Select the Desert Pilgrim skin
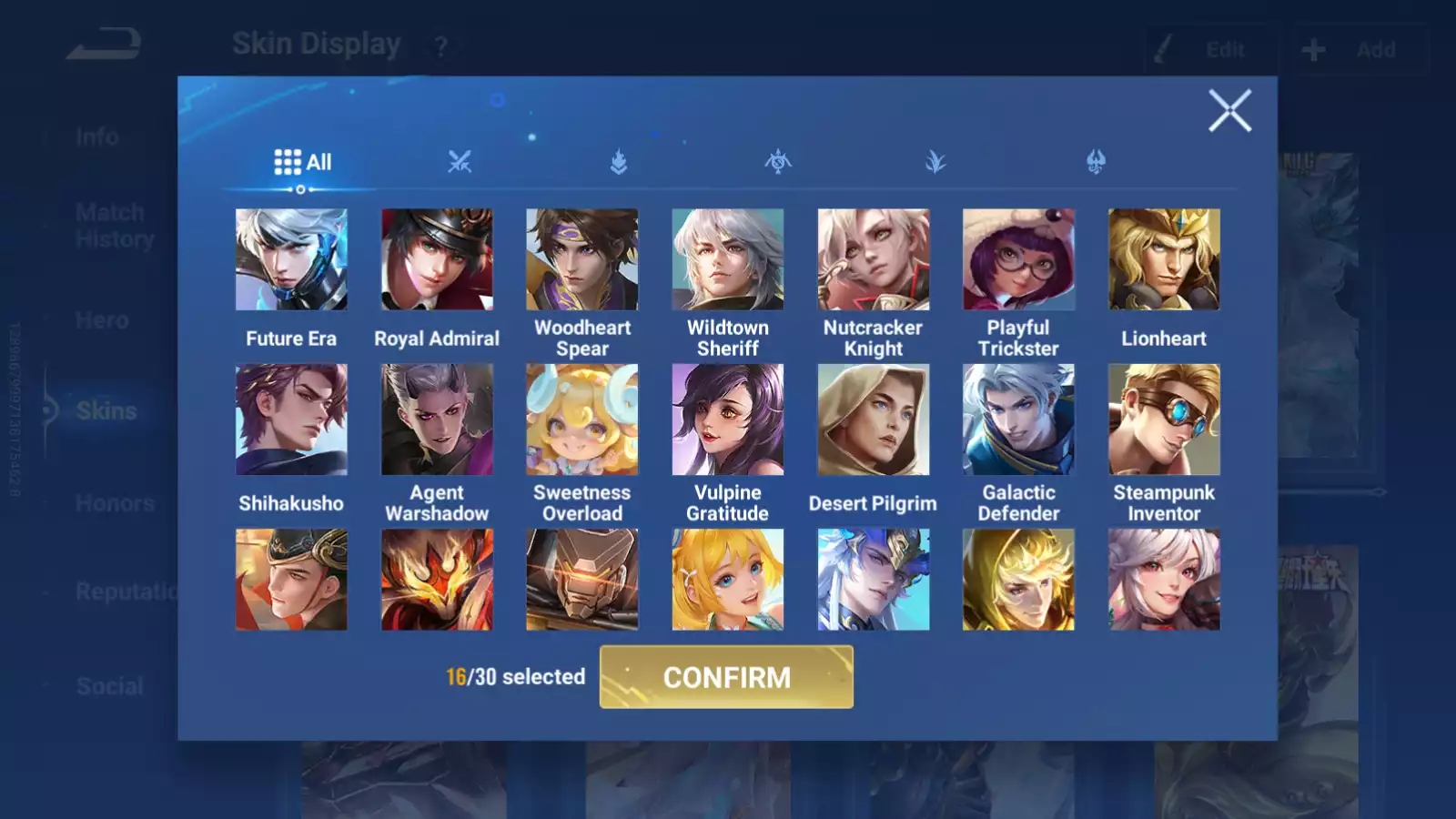Image resolution: width=1456 pixels, height=819 pixels. pyautogui.click(x=874, y=420)
